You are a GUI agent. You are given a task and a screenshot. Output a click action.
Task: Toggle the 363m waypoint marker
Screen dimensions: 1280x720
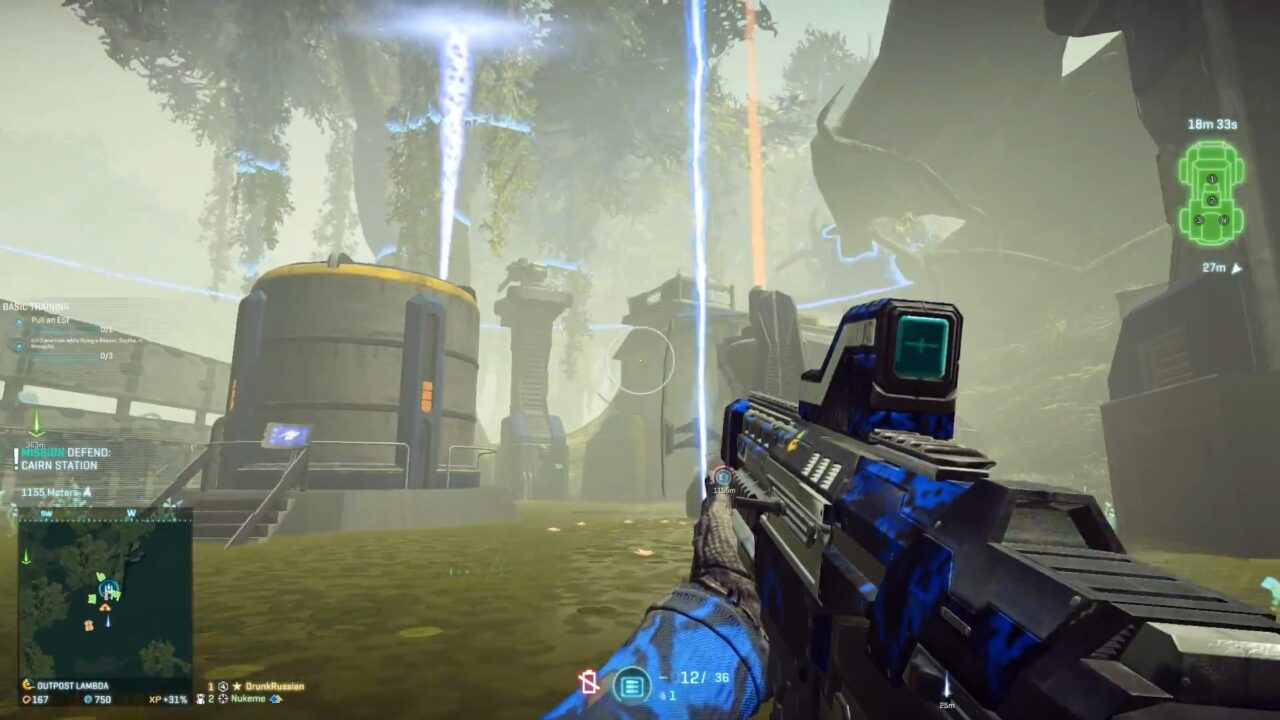coord(37,428)
